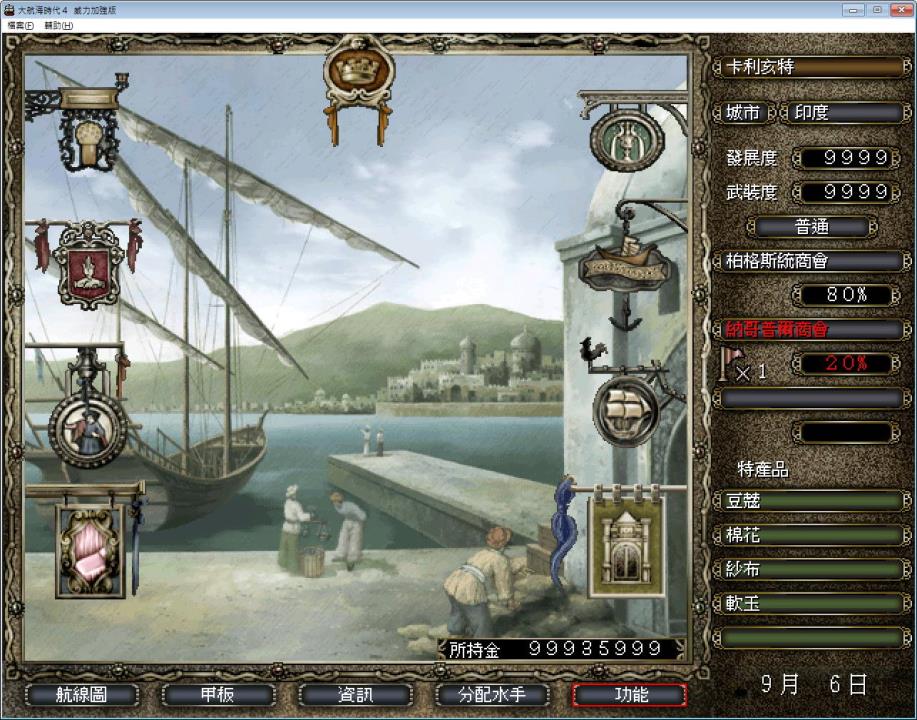The height and width of the screenshot is (720, 917).
Task: Open the building banner with blue serpent
Action: 627,540
